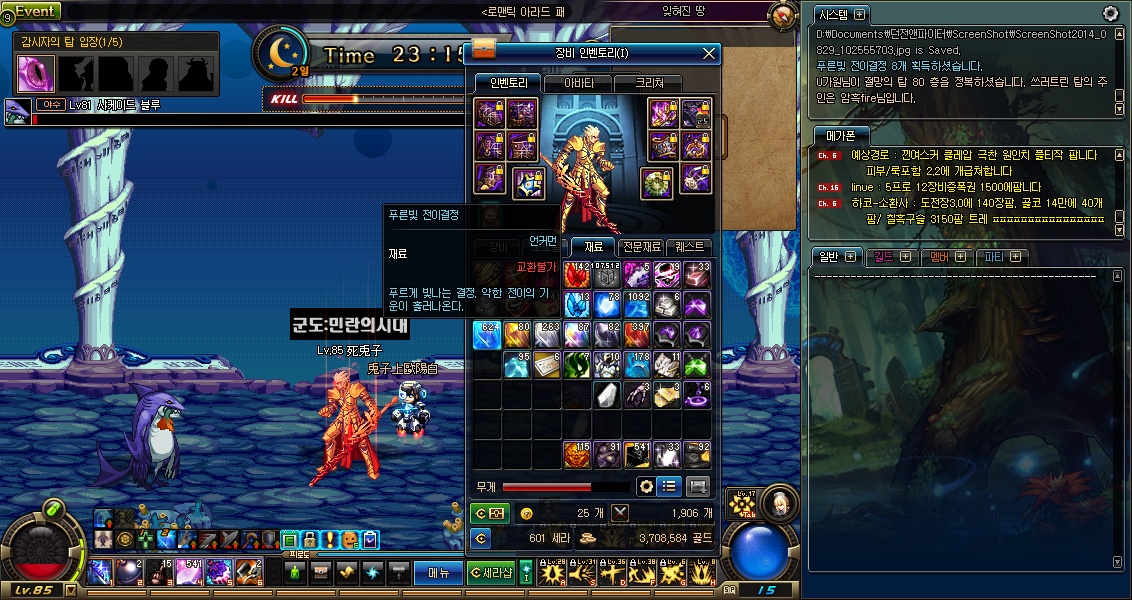Select the 재료 item tab
The width and height of the screenshot is (1132, 600).
[x=593, y=246]
